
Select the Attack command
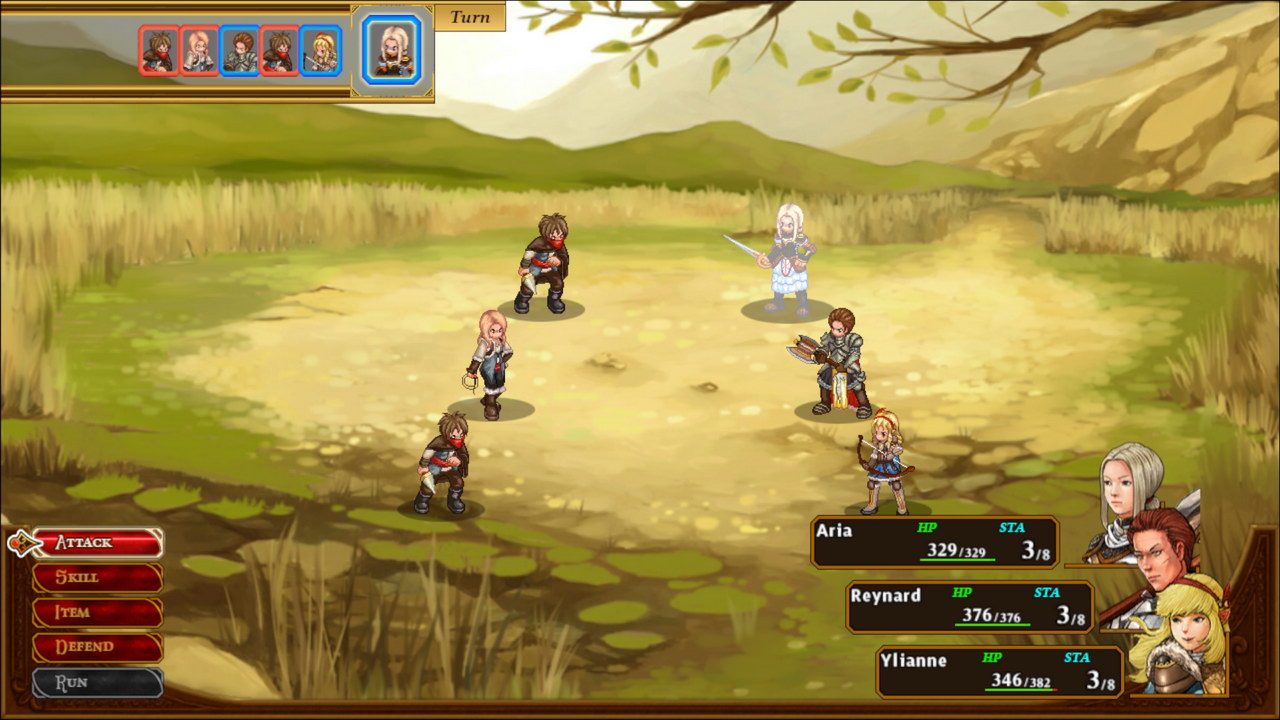click(x=96, y=543)
